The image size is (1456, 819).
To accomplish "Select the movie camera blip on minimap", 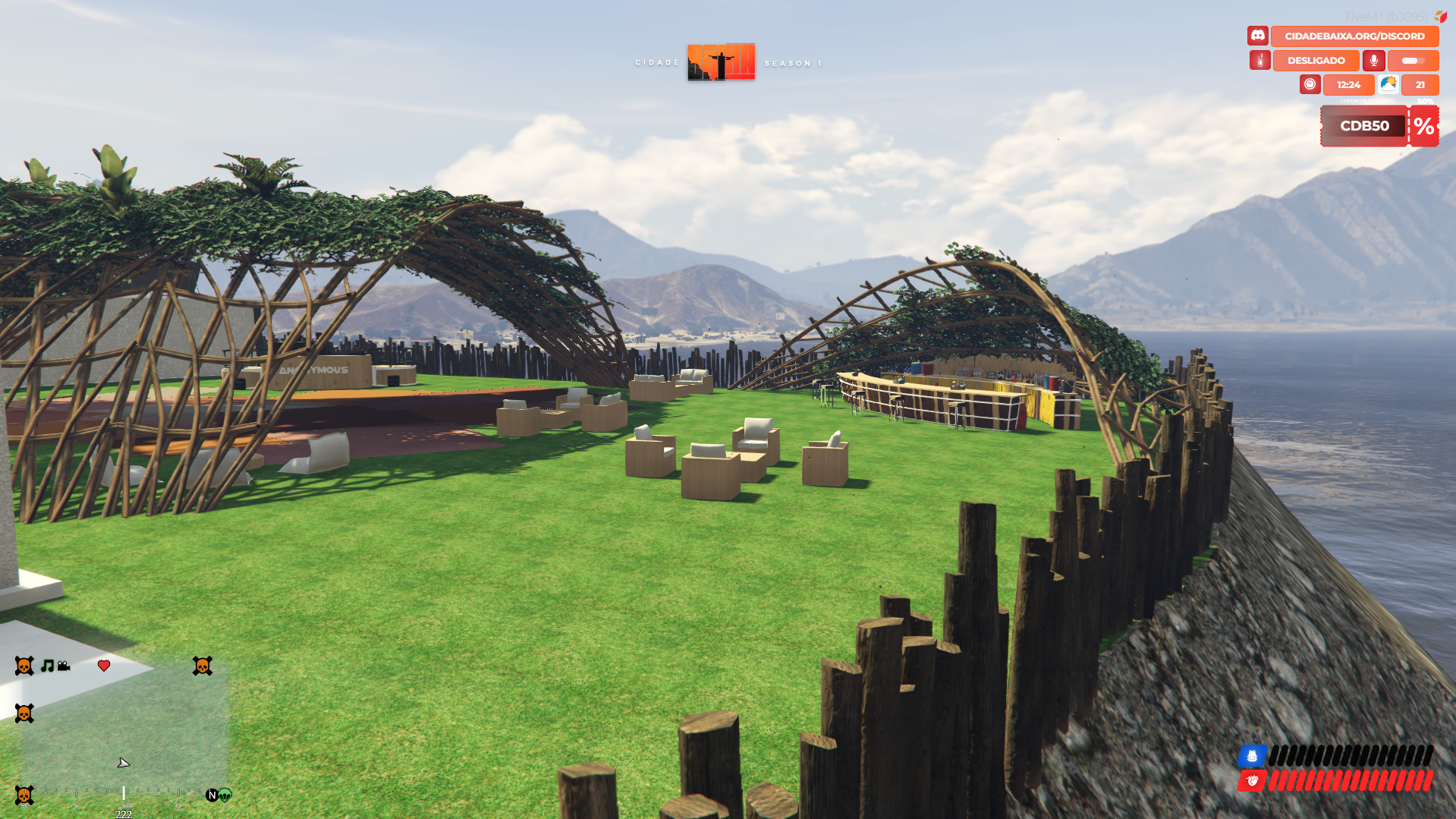I will pos(64,666).
